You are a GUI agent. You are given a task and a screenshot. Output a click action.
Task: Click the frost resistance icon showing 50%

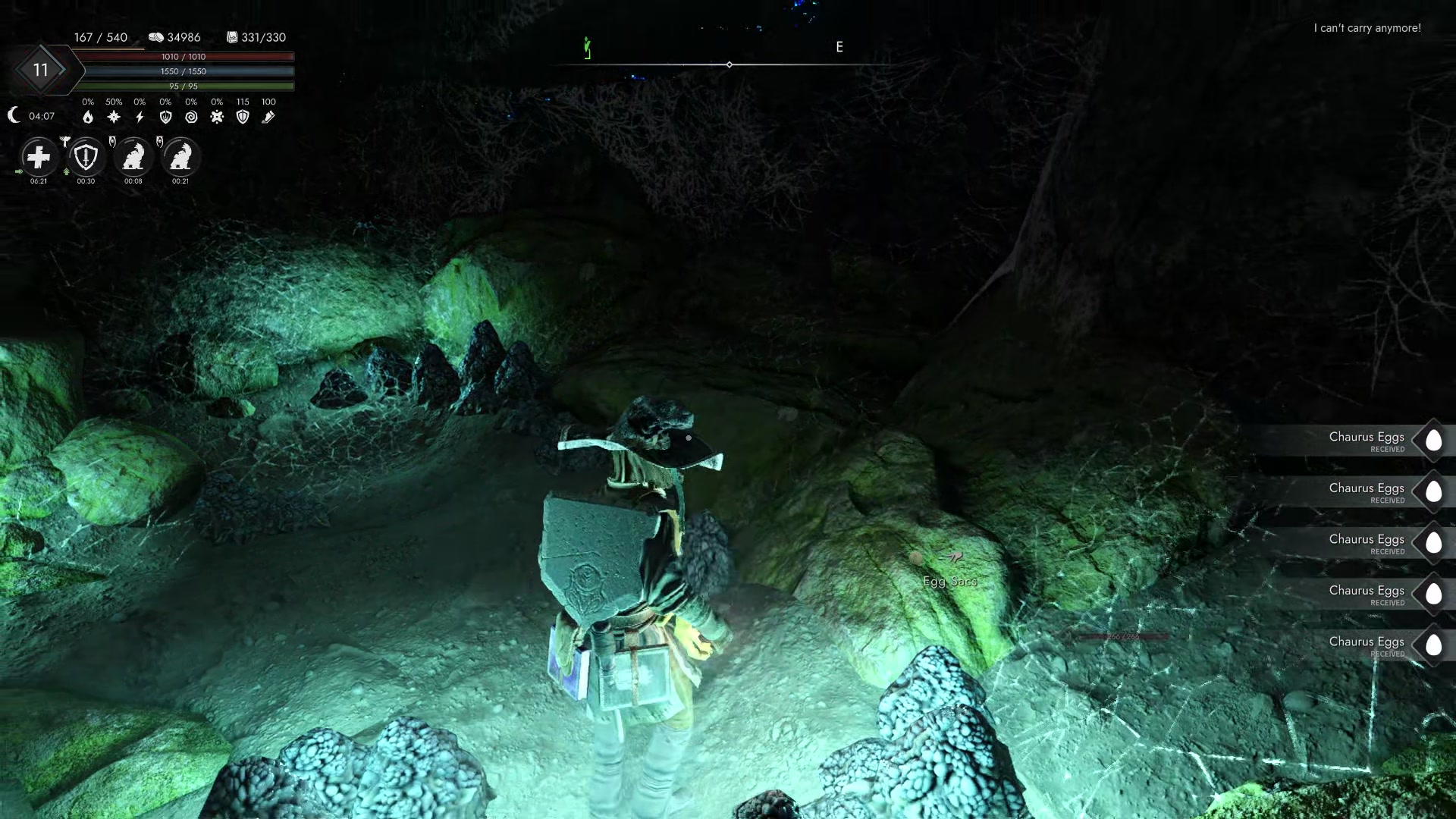coord(114,118)
